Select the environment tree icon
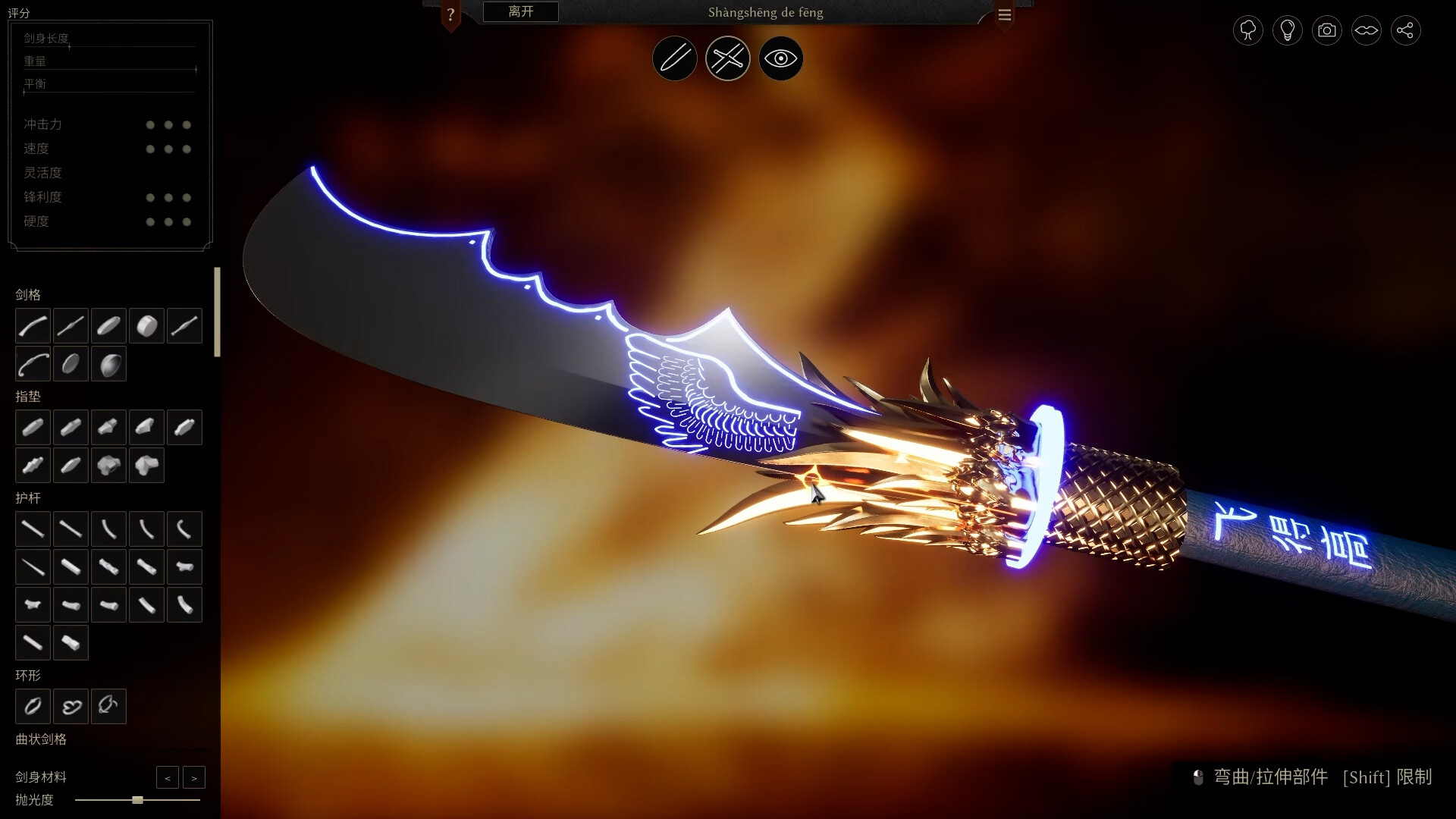1456x819 pixels. (x=1247, y=30)
